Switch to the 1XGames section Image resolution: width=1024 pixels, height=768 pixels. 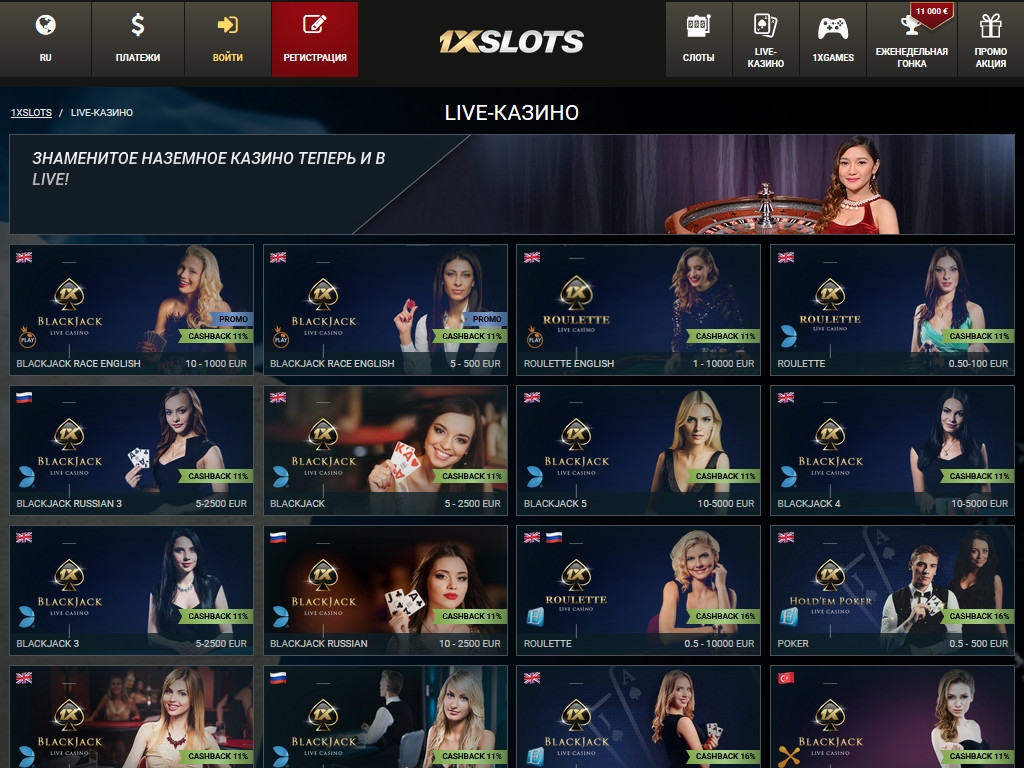(833, 39)
